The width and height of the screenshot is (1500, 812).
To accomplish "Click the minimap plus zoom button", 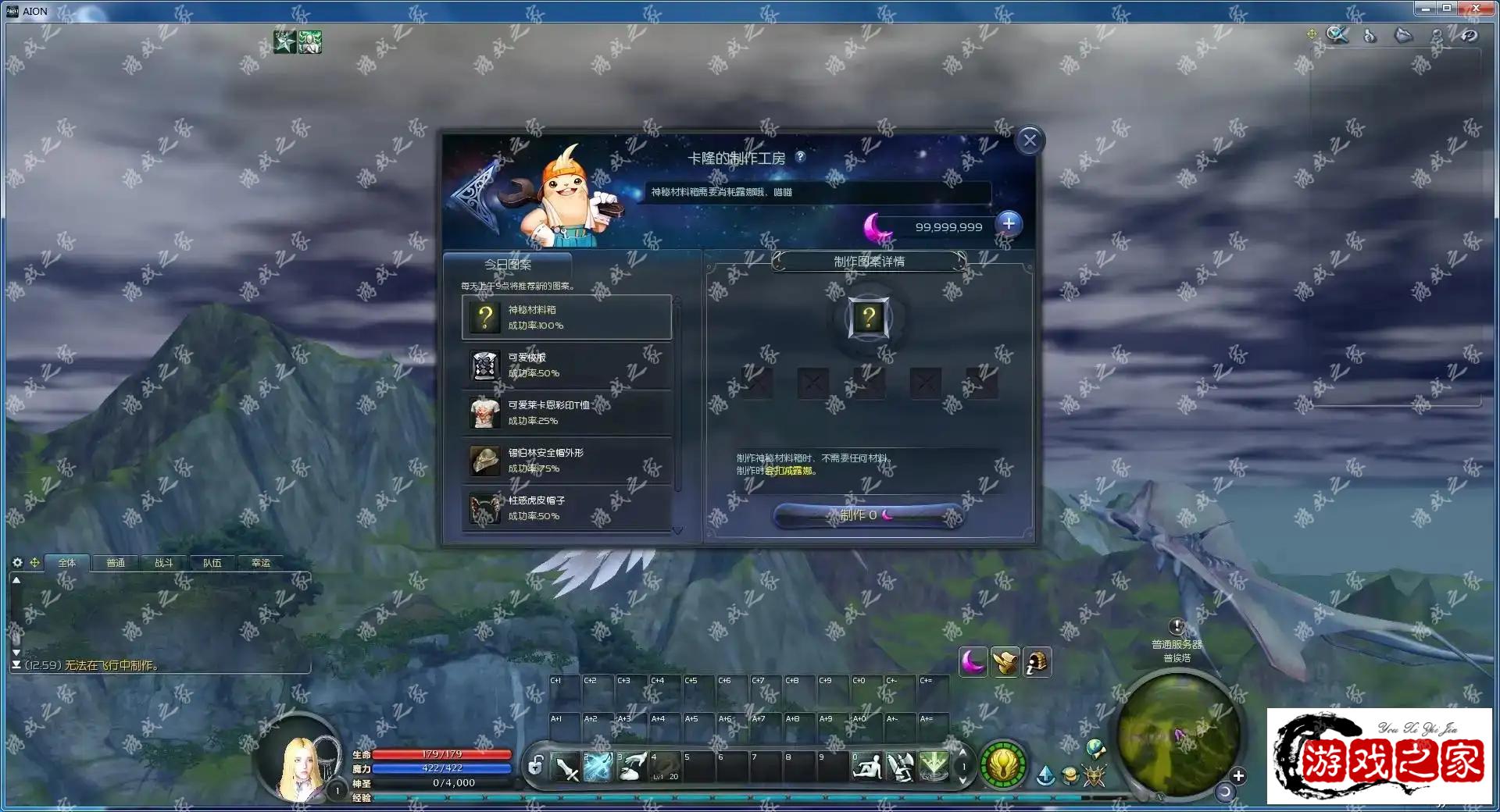I will [x=1237, y=776].
